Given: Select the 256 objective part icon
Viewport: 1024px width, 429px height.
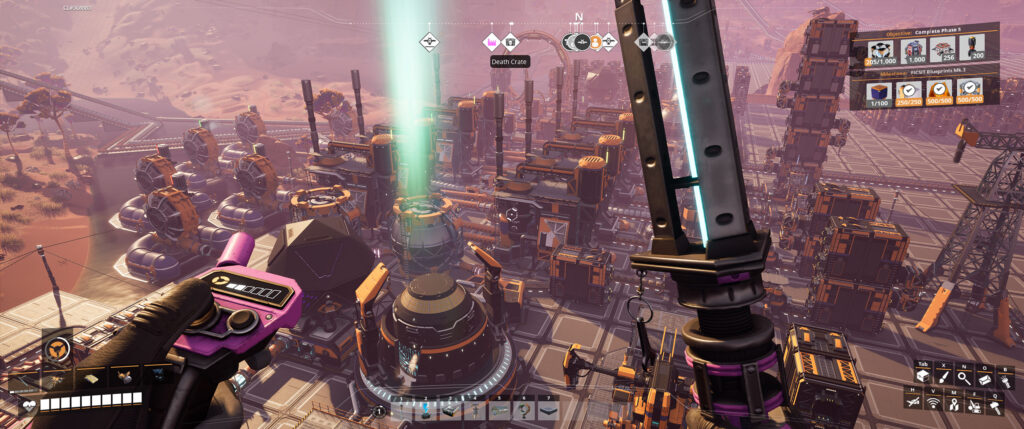Looking at the screenshot, I should 946,50.
